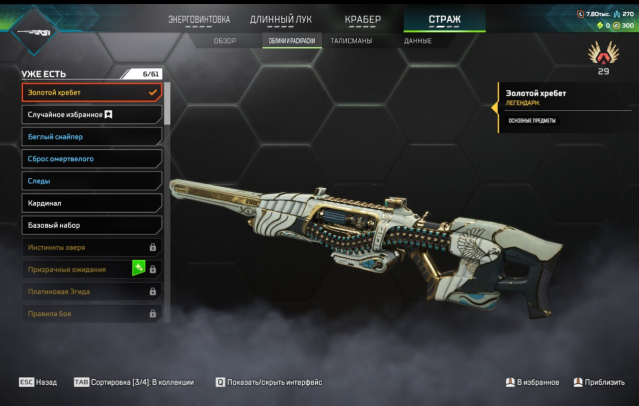Switch to the ЭНЕРГОВИНТОВКА weapon tab
The width and height of the screenshot is (639, 406).
[x=198, y=19]
